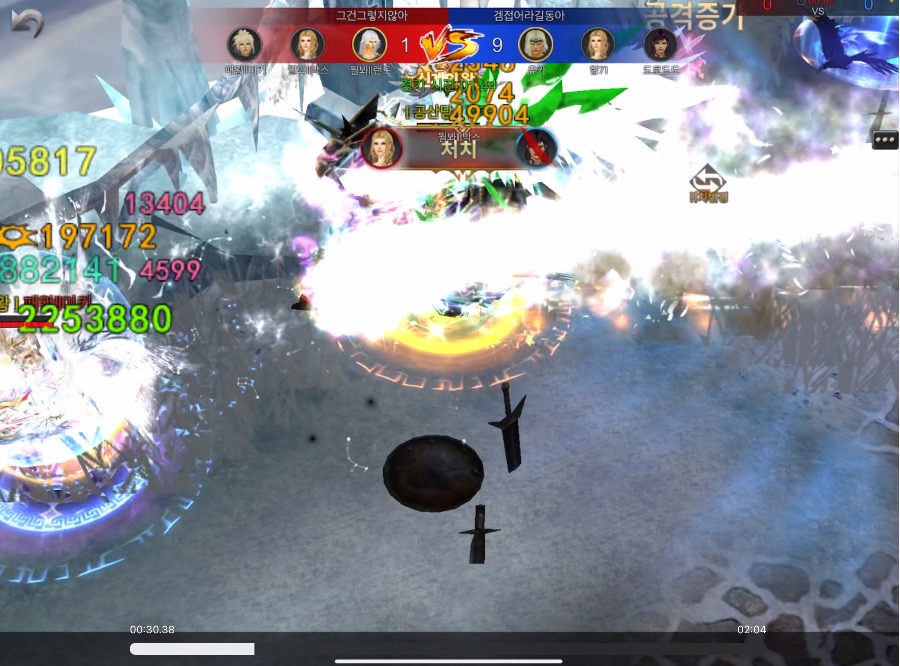
Task: Select the bald blue team portrait beside the score
Action: 535,44
